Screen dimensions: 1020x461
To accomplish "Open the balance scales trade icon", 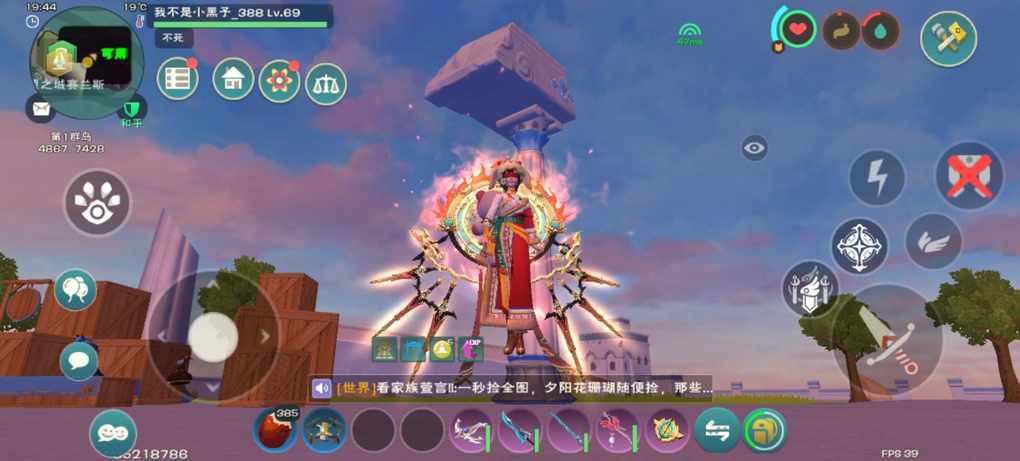I will [326, 84].
